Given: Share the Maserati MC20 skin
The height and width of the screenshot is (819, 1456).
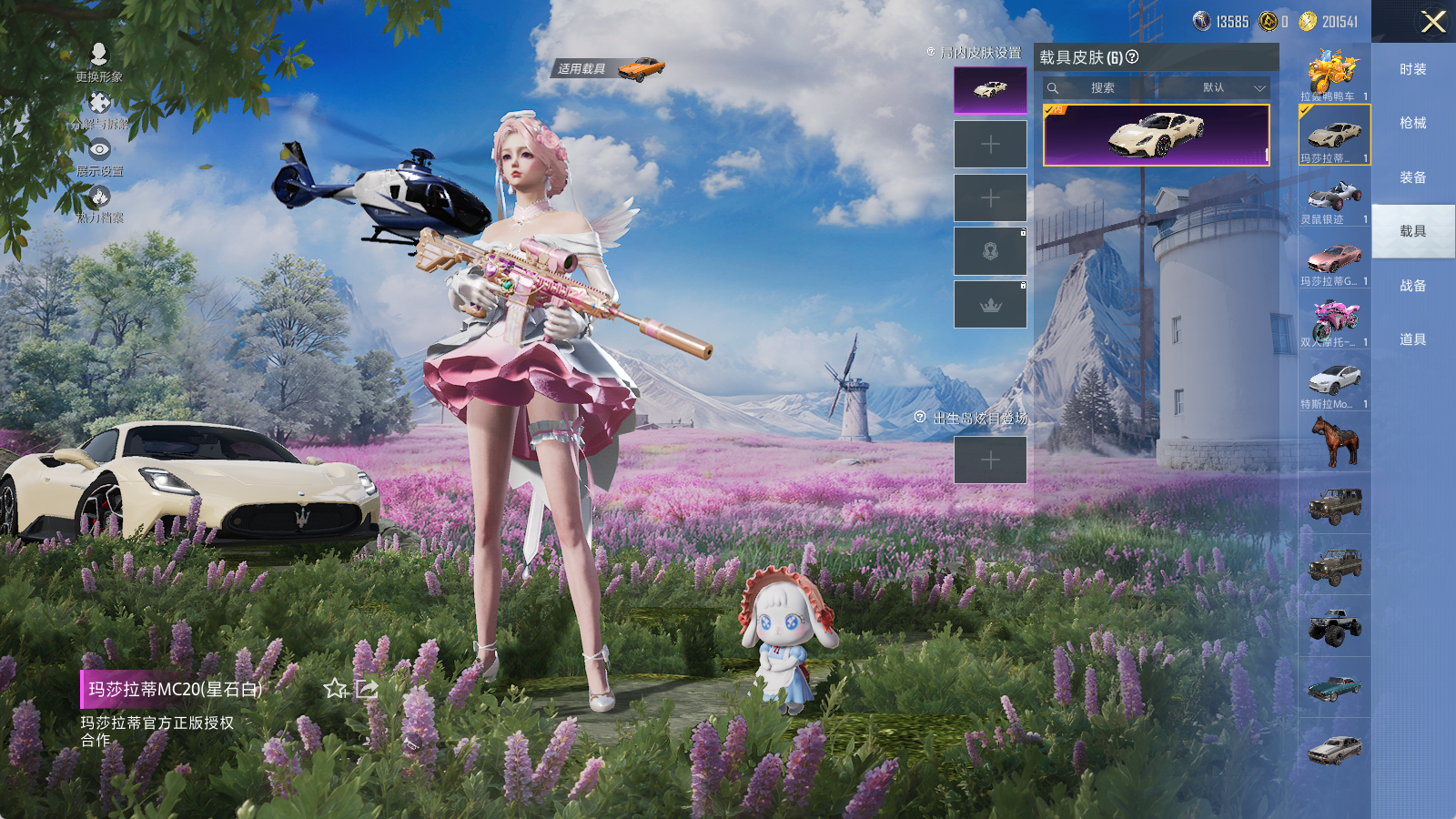Looking at the screenshot, I should pos(367,689).
